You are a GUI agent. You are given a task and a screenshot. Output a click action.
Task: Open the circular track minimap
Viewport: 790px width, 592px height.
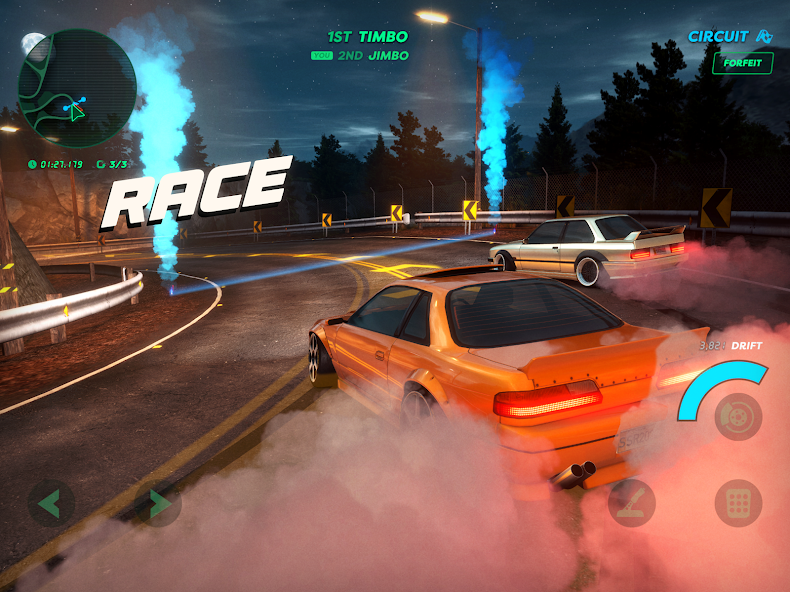77,89
